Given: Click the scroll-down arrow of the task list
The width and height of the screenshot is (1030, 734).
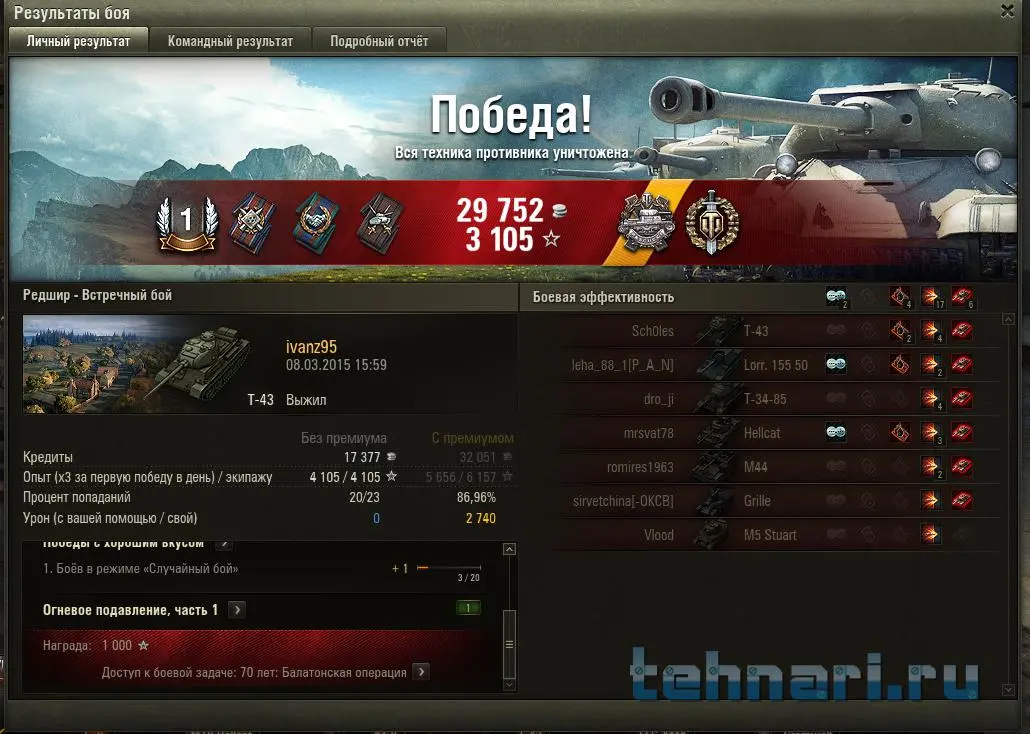Looking at the screenshot, I should 510,685.
